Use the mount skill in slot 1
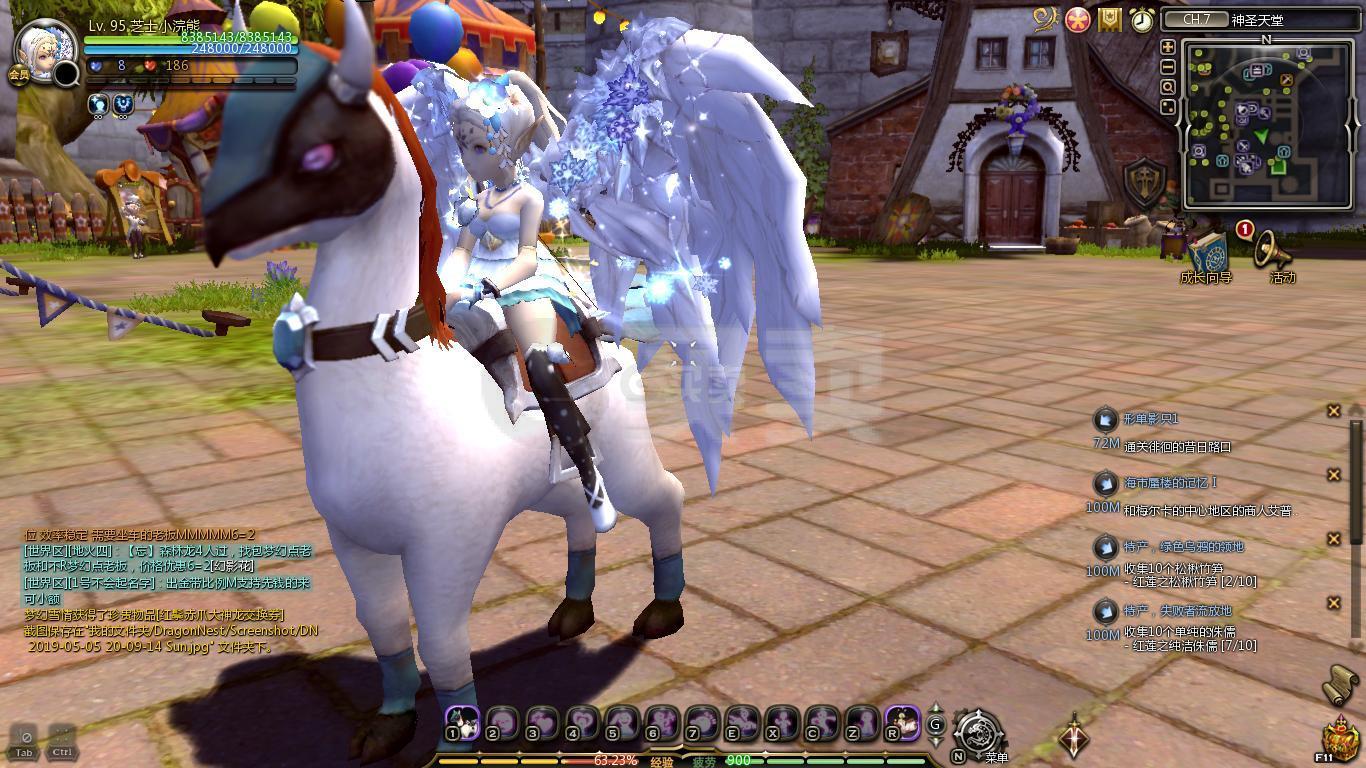Screen dimensions: 1366x768 [x=462, y=720]
